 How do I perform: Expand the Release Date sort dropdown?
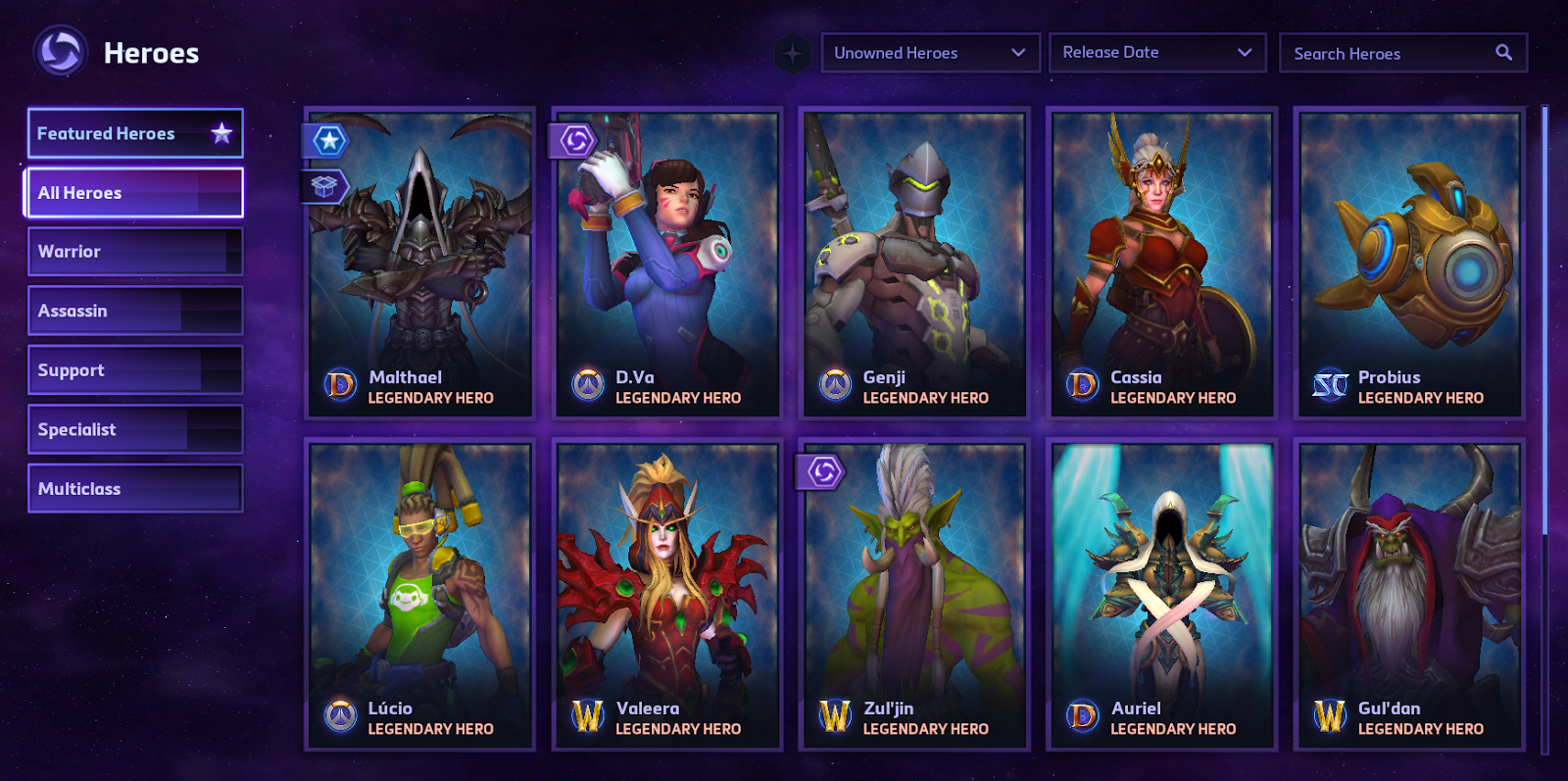[1157, 53]
